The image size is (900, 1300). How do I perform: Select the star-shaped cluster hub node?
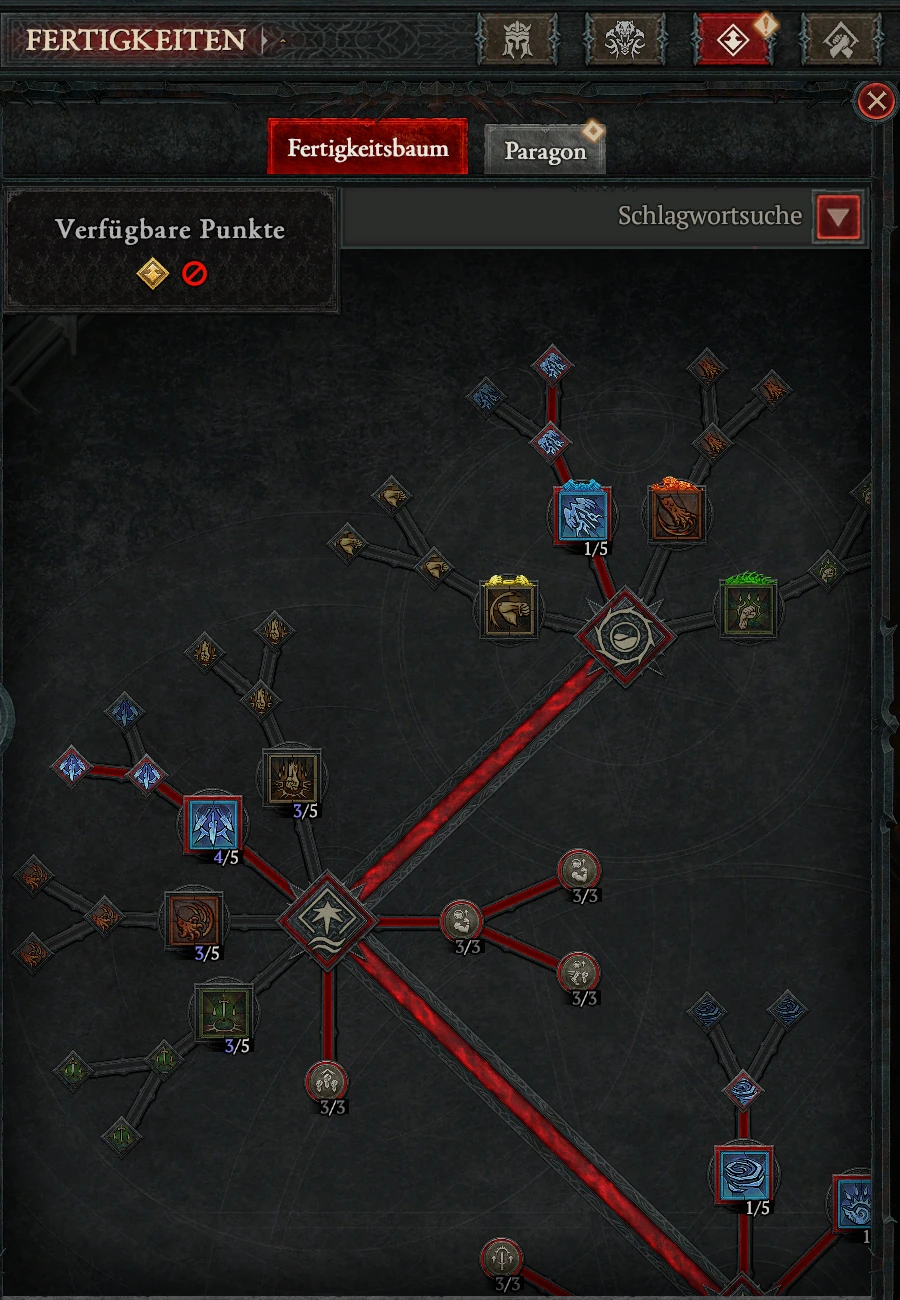(328, 920)
